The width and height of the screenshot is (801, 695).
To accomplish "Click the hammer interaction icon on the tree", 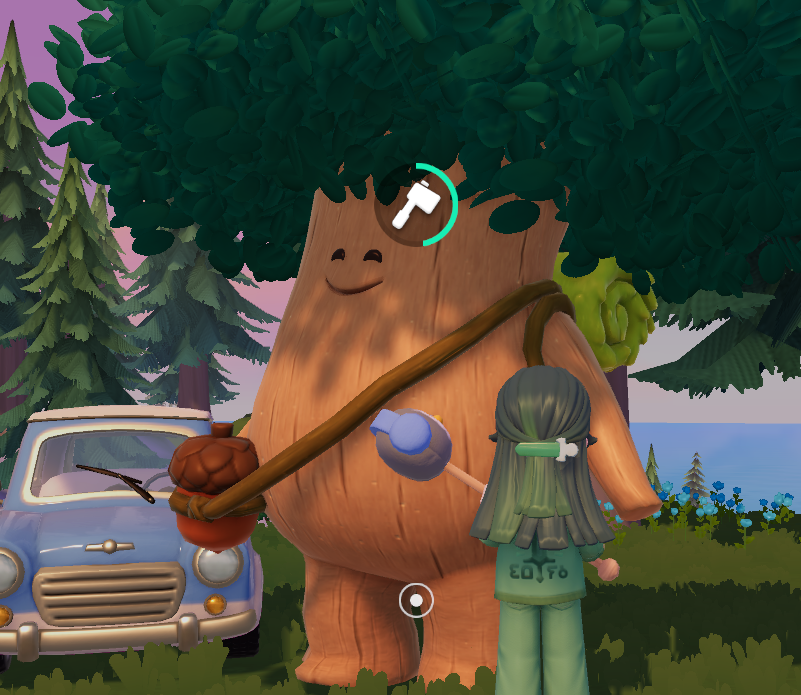I will pyautogui.click(x=415, y=204).
